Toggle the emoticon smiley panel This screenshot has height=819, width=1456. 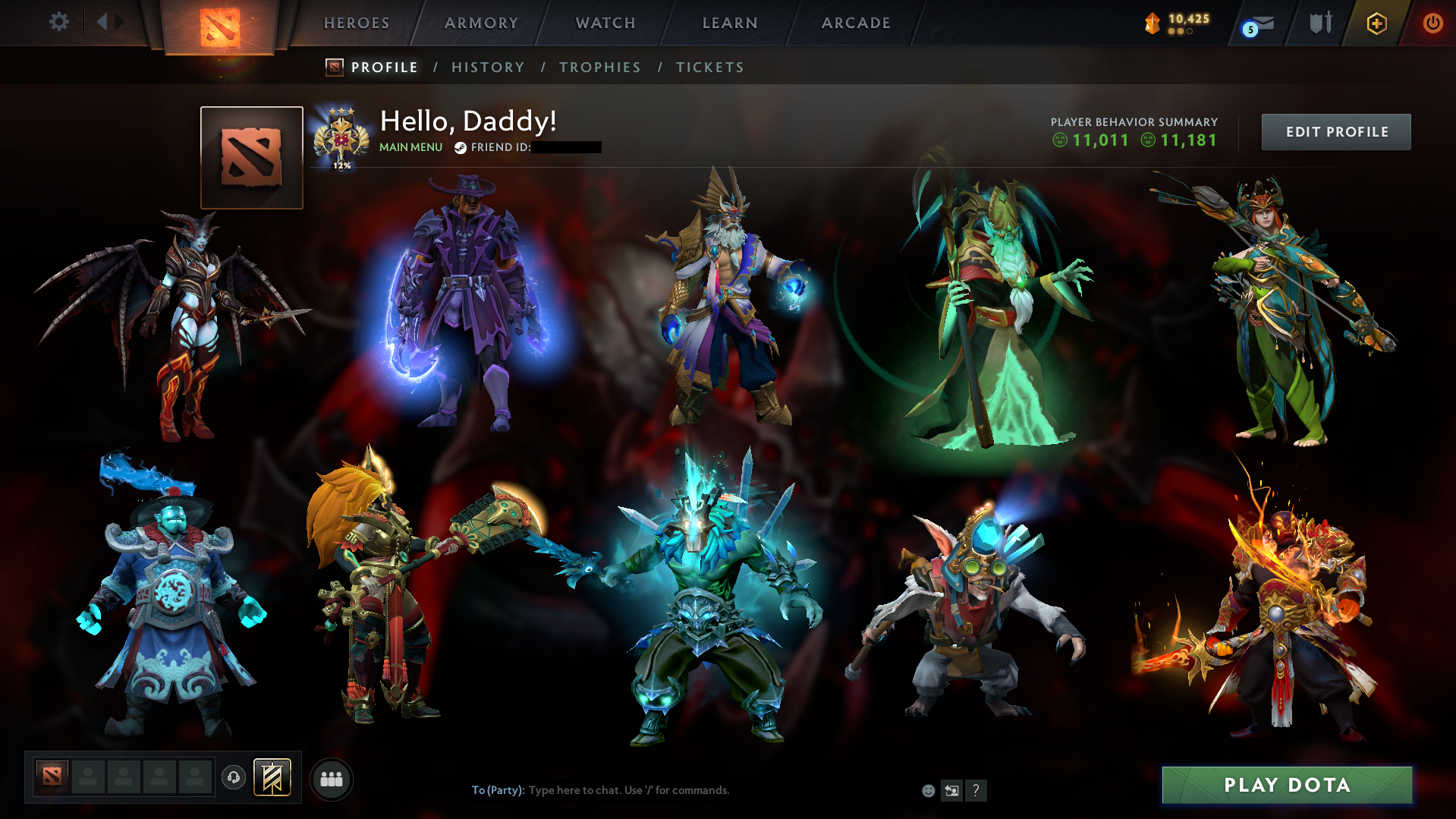point(928,790)
